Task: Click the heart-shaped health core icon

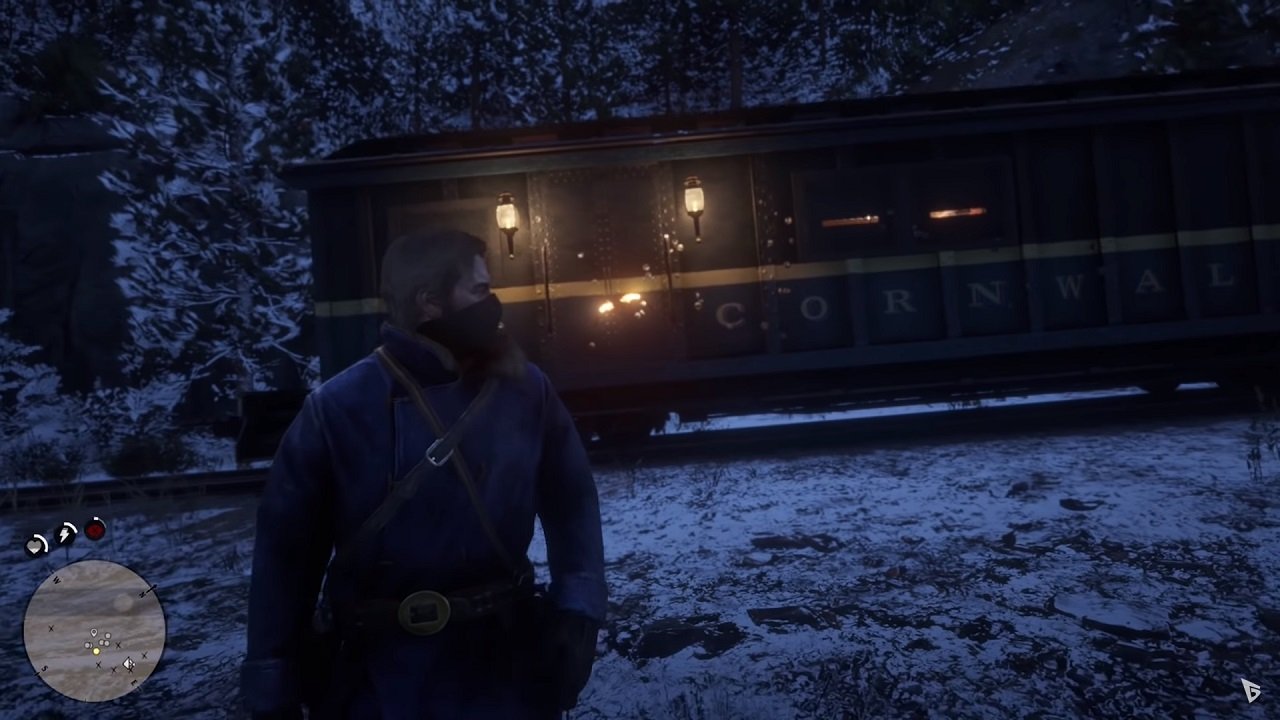Action: 35,546
